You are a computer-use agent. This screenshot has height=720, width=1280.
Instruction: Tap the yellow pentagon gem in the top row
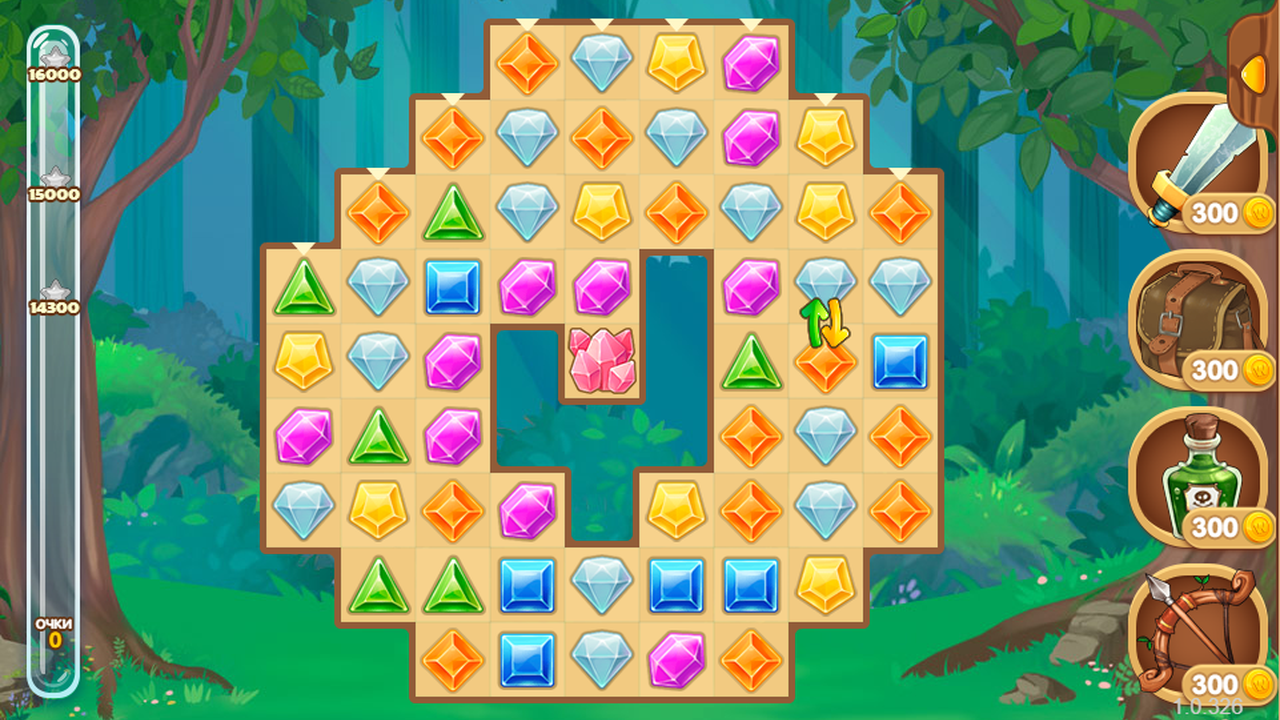click(x=676, y=62)
